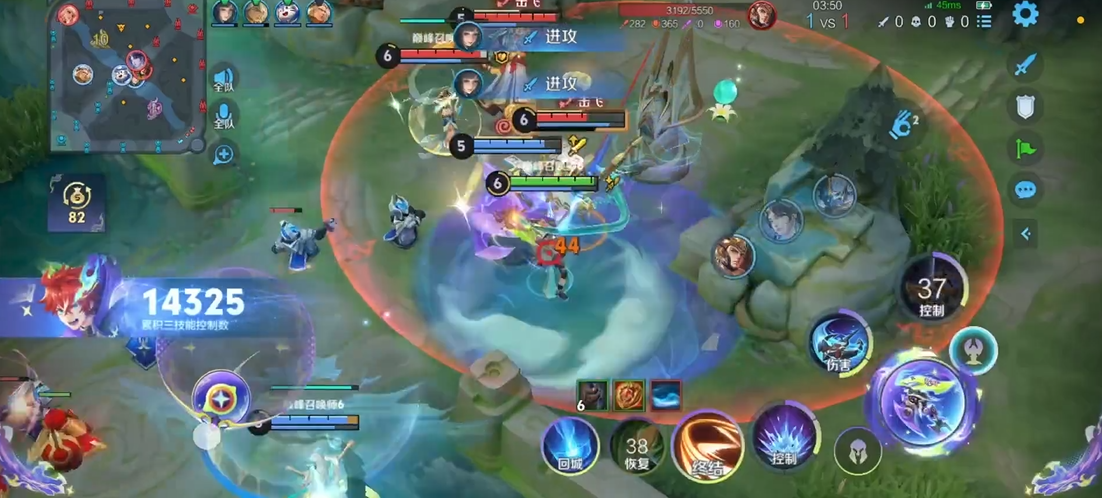This screenshot has width=1102, height=498.
Task: Send the shield defend signal
Action: (x=1025, y=106)
